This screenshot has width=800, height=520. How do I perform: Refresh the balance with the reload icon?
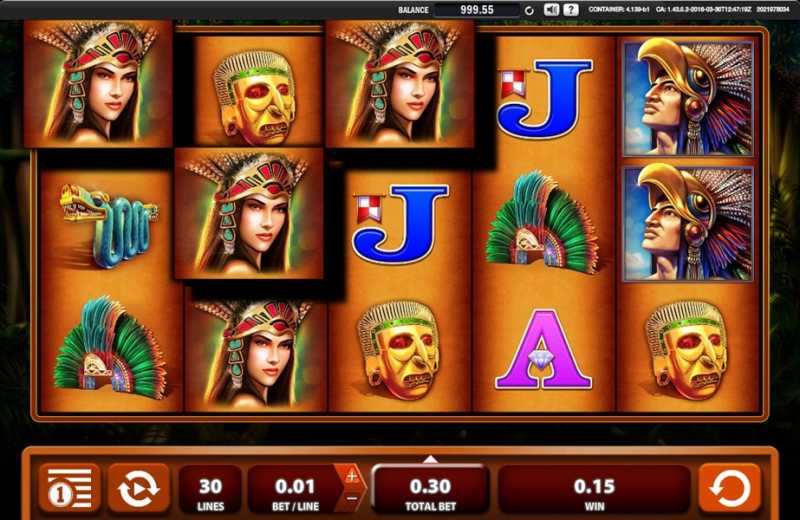(x=529, y=10)
